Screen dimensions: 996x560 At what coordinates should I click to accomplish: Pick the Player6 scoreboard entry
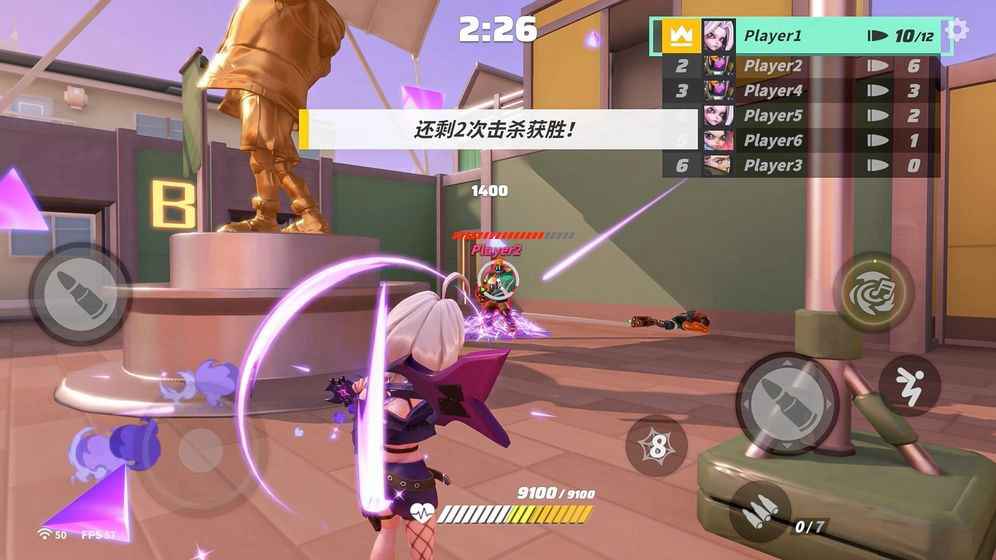coord(800,141)
